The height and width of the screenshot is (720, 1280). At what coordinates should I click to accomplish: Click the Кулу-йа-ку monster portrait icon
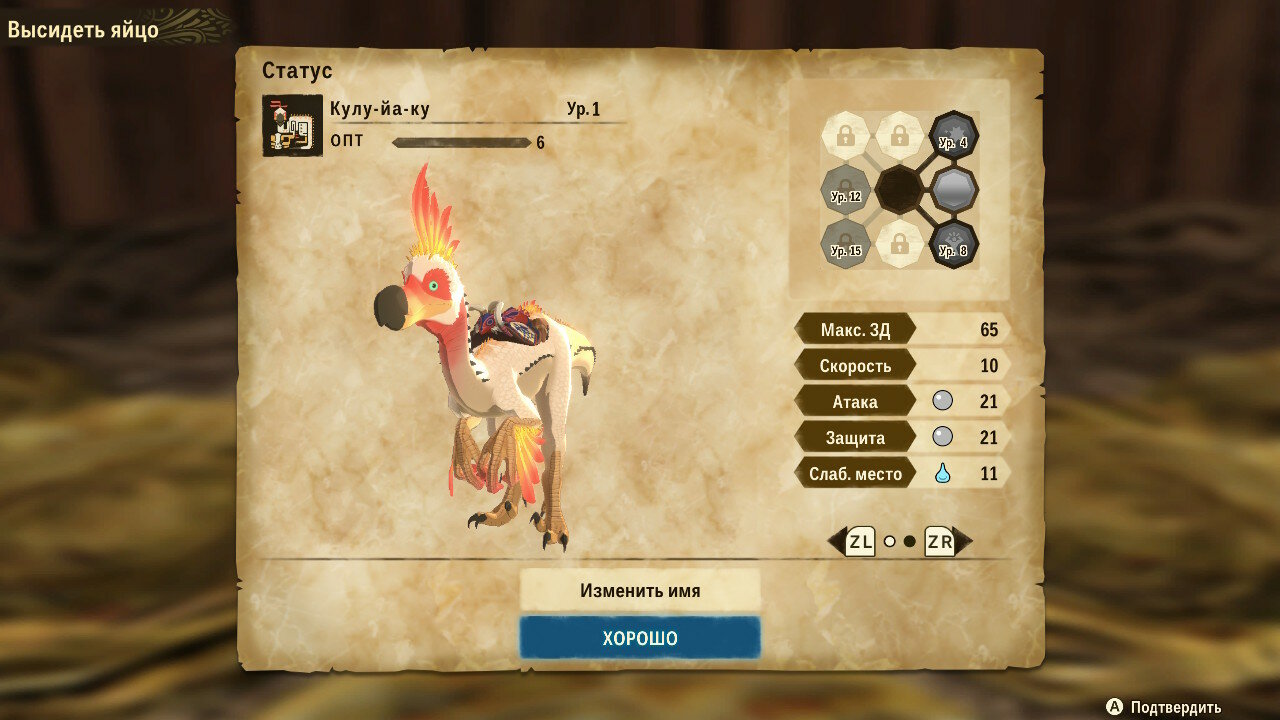click(292, 125)
